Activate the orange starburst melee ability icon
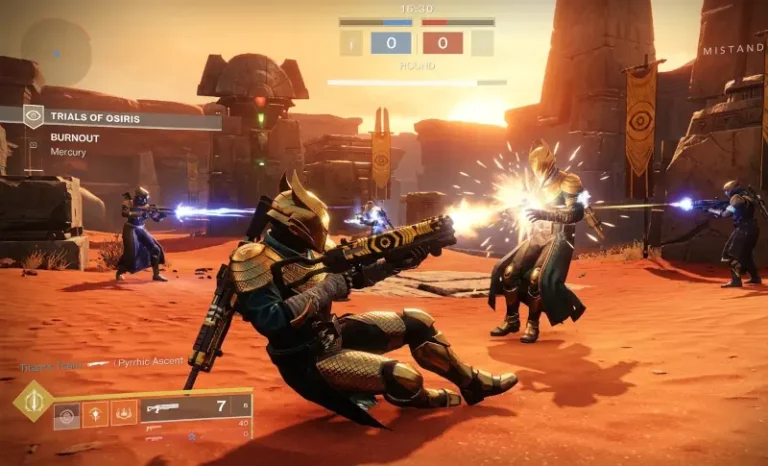The height and width of the screenshot is (466, 768). tap(96, 413)
